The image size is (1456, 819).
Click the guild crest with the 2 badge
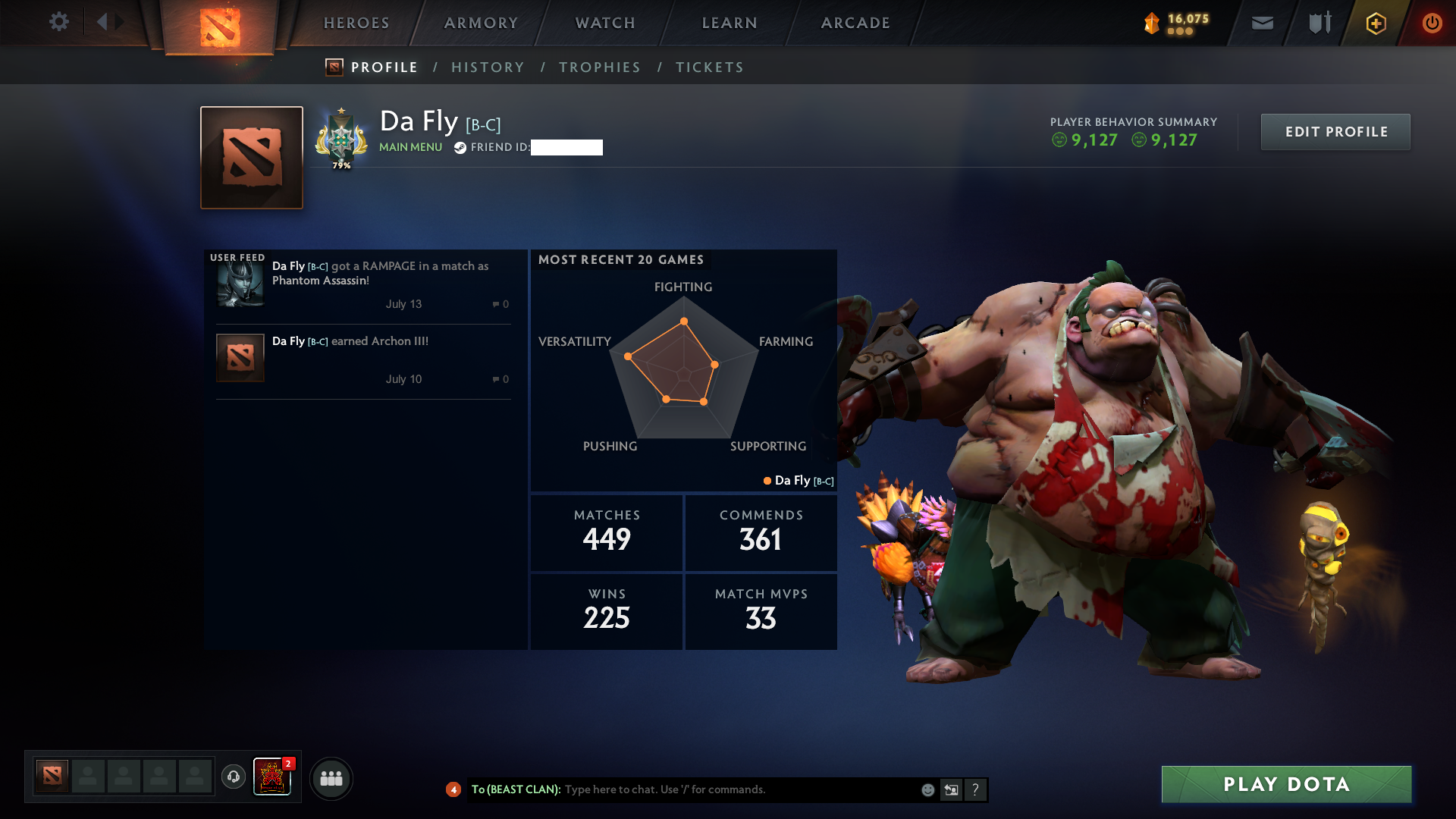[273, 777]
